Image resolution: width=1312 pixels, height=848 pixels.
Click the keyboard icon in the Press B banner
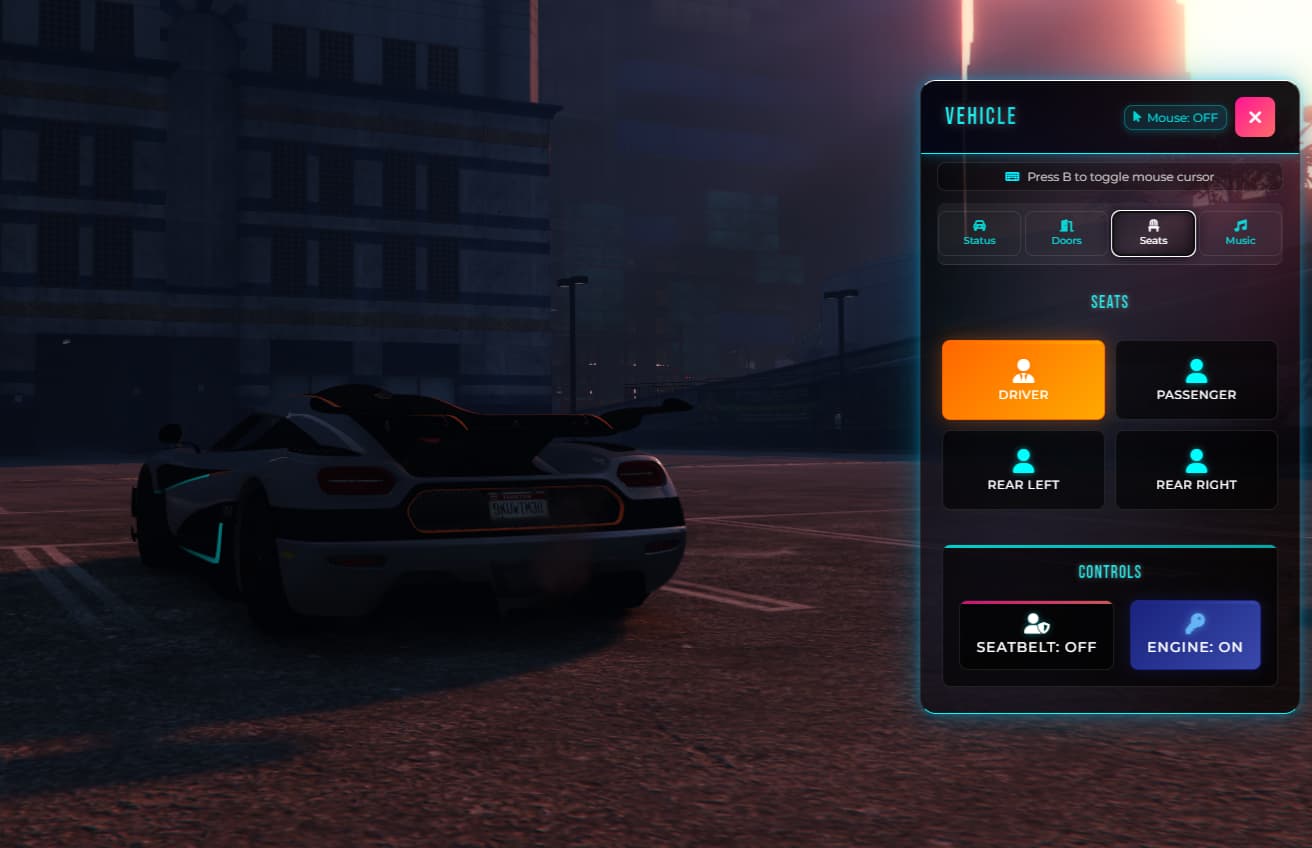(1010, 176)
